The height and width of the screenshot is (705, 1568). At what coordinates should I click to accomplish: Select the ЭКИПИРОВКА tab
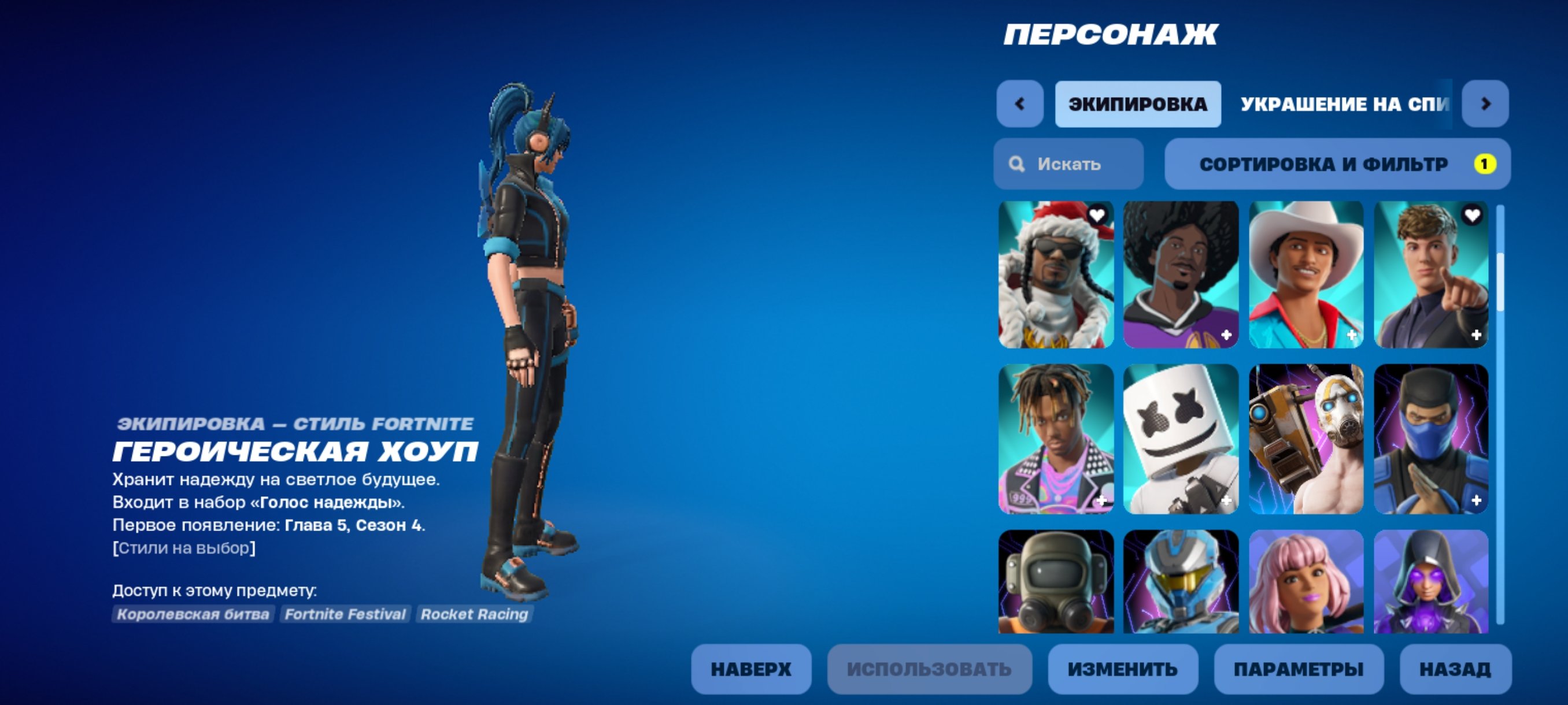pyautogui.click(x=1138, y=103)
